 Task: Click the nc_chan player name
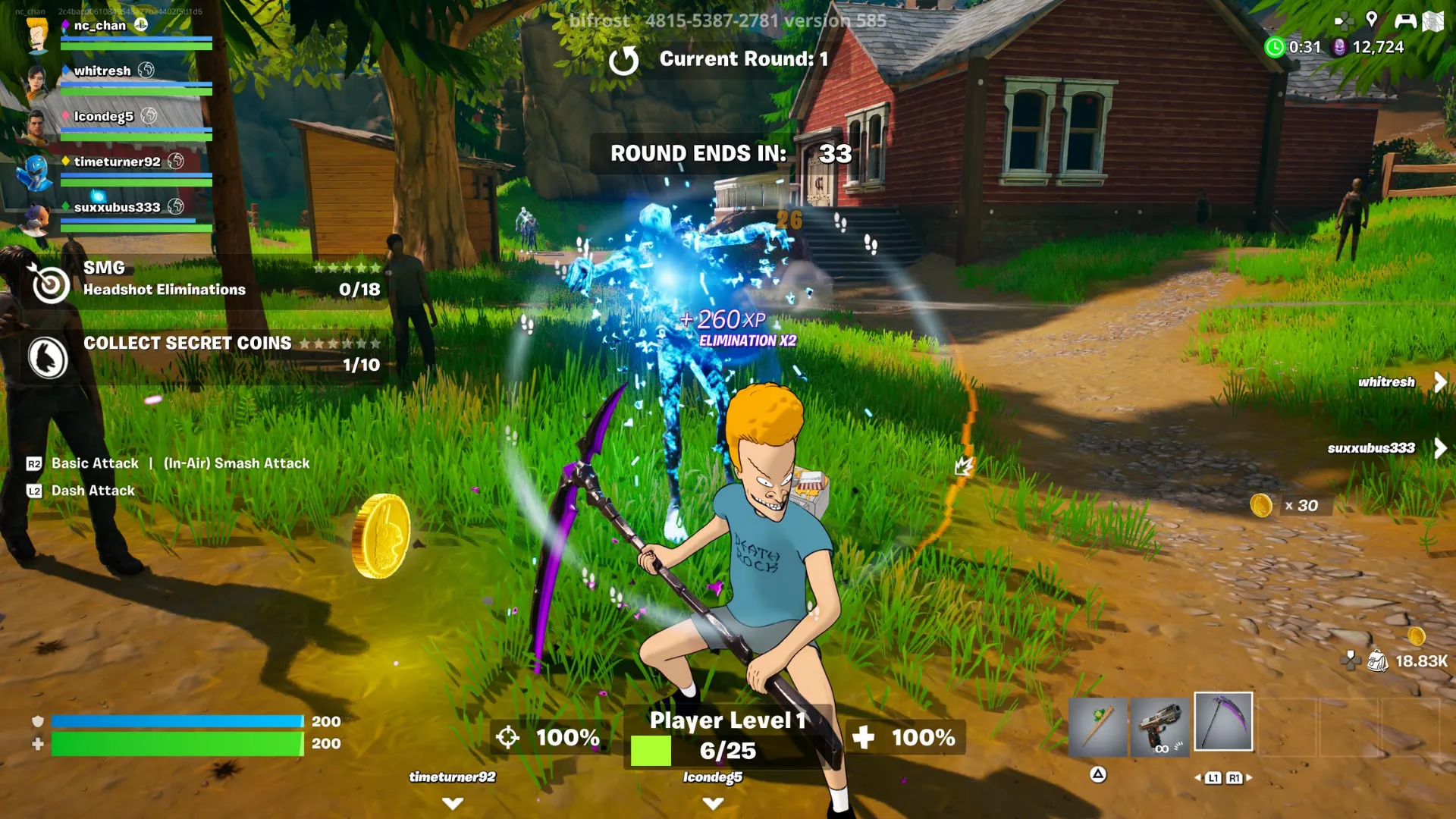99,24
